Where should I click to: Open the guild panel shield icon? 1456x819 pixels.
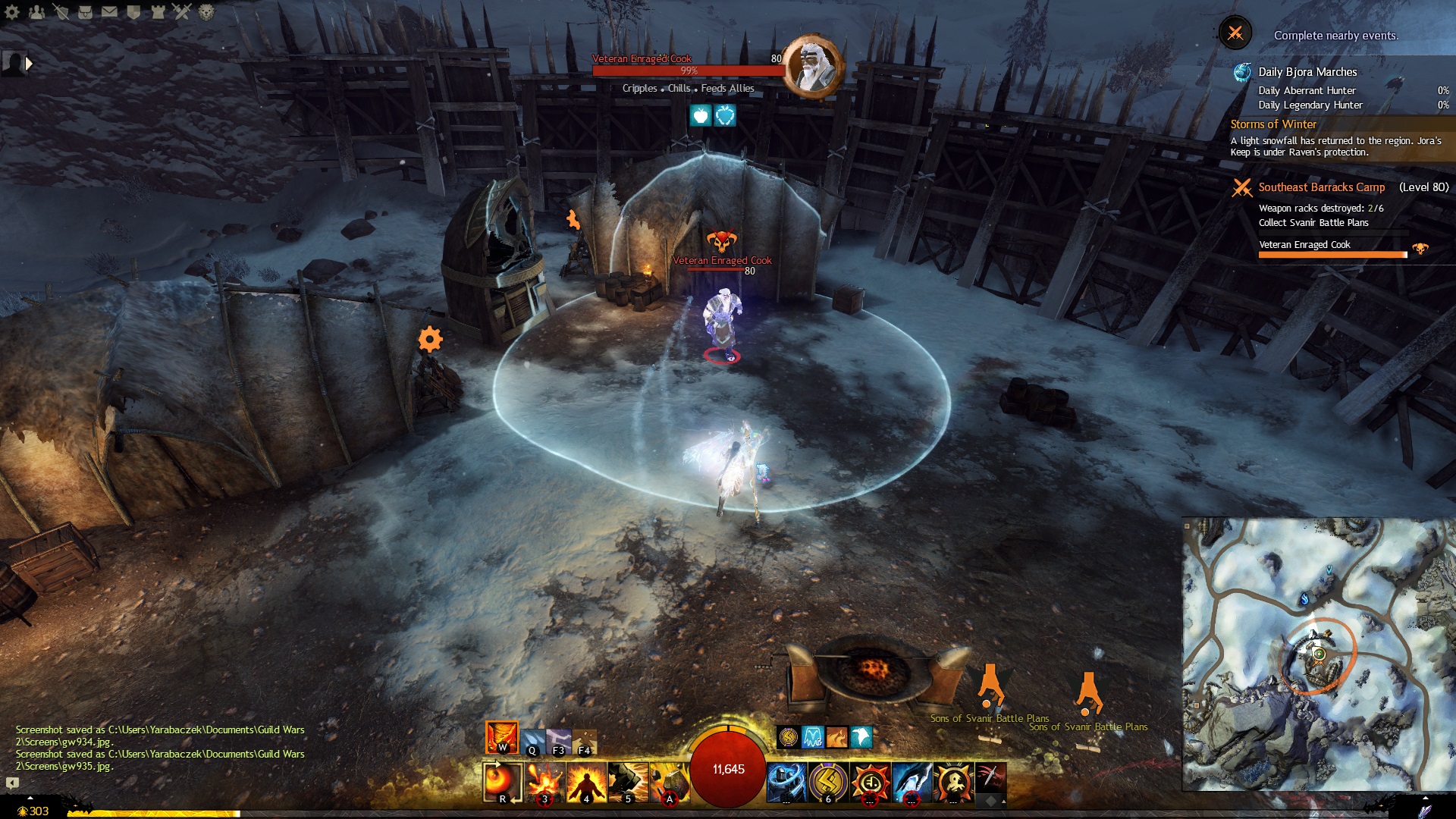[x=134, y=11]
